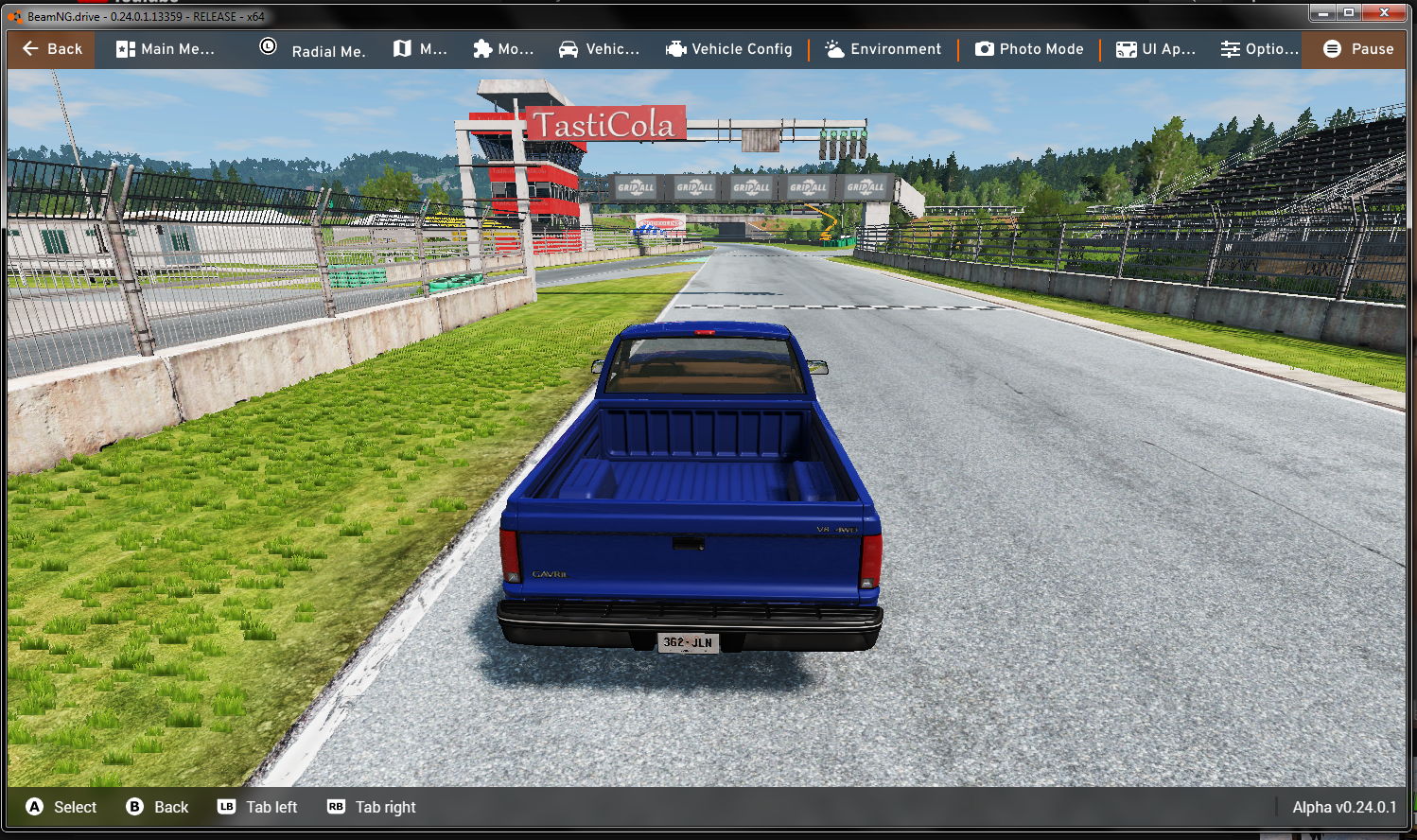Enter Photo Mode
Viewport: 1417px width, 840px height.
tap(1029, 49)
